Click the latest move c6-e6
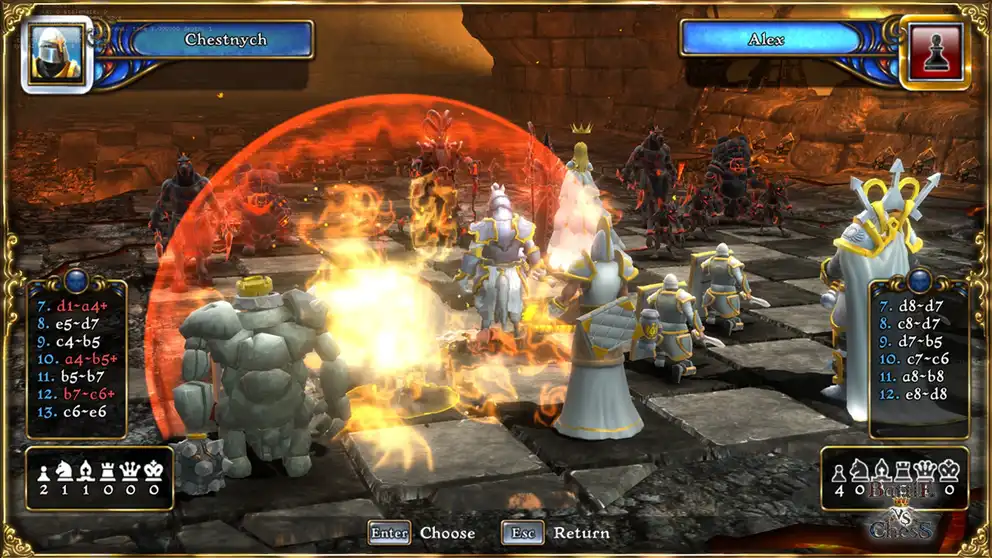 (x=72, y=412)
